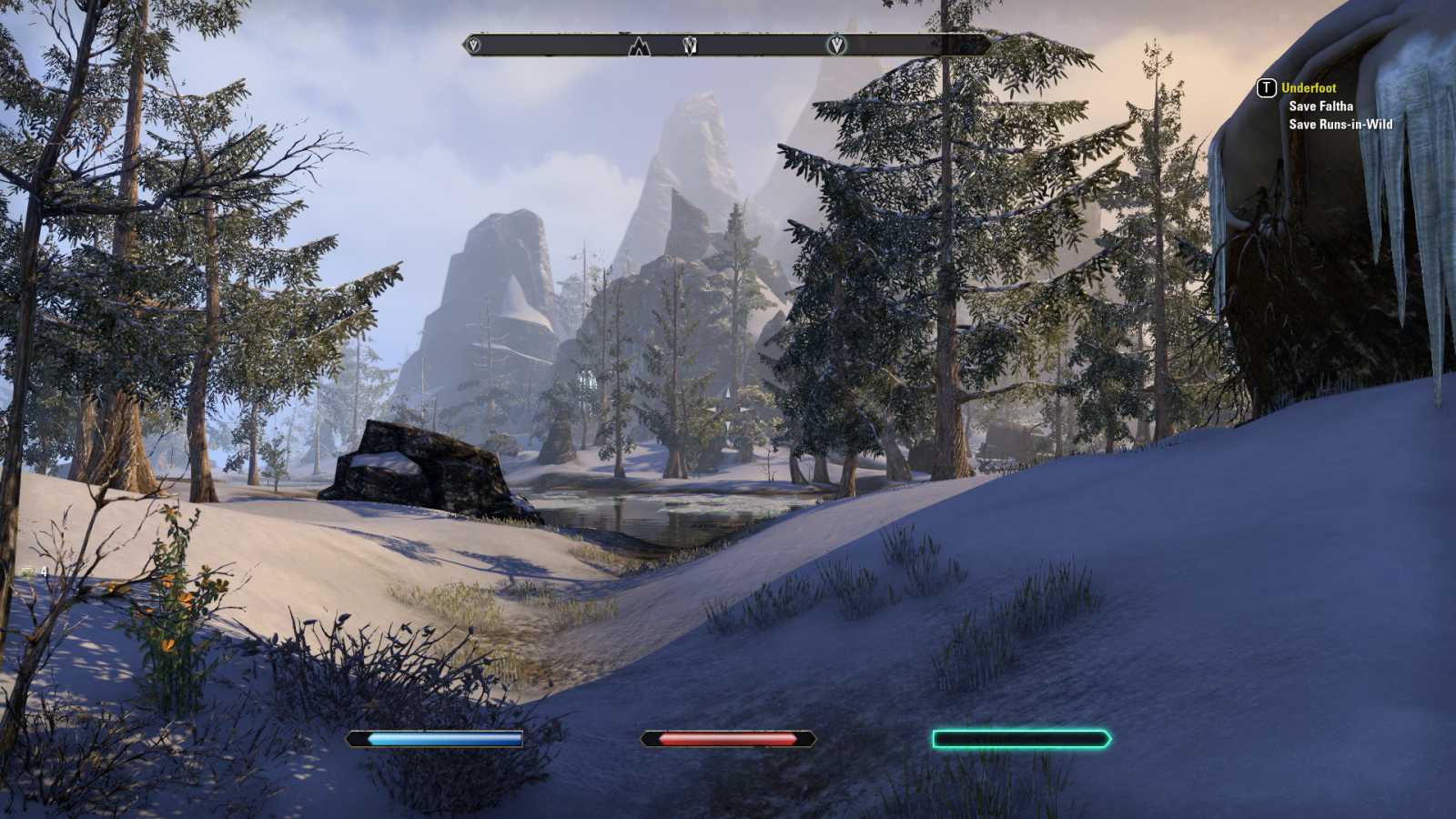Select the white doorway quest marker on the compass
Viewport: 1456px width, 819px height.
click(x=690, y=45)
